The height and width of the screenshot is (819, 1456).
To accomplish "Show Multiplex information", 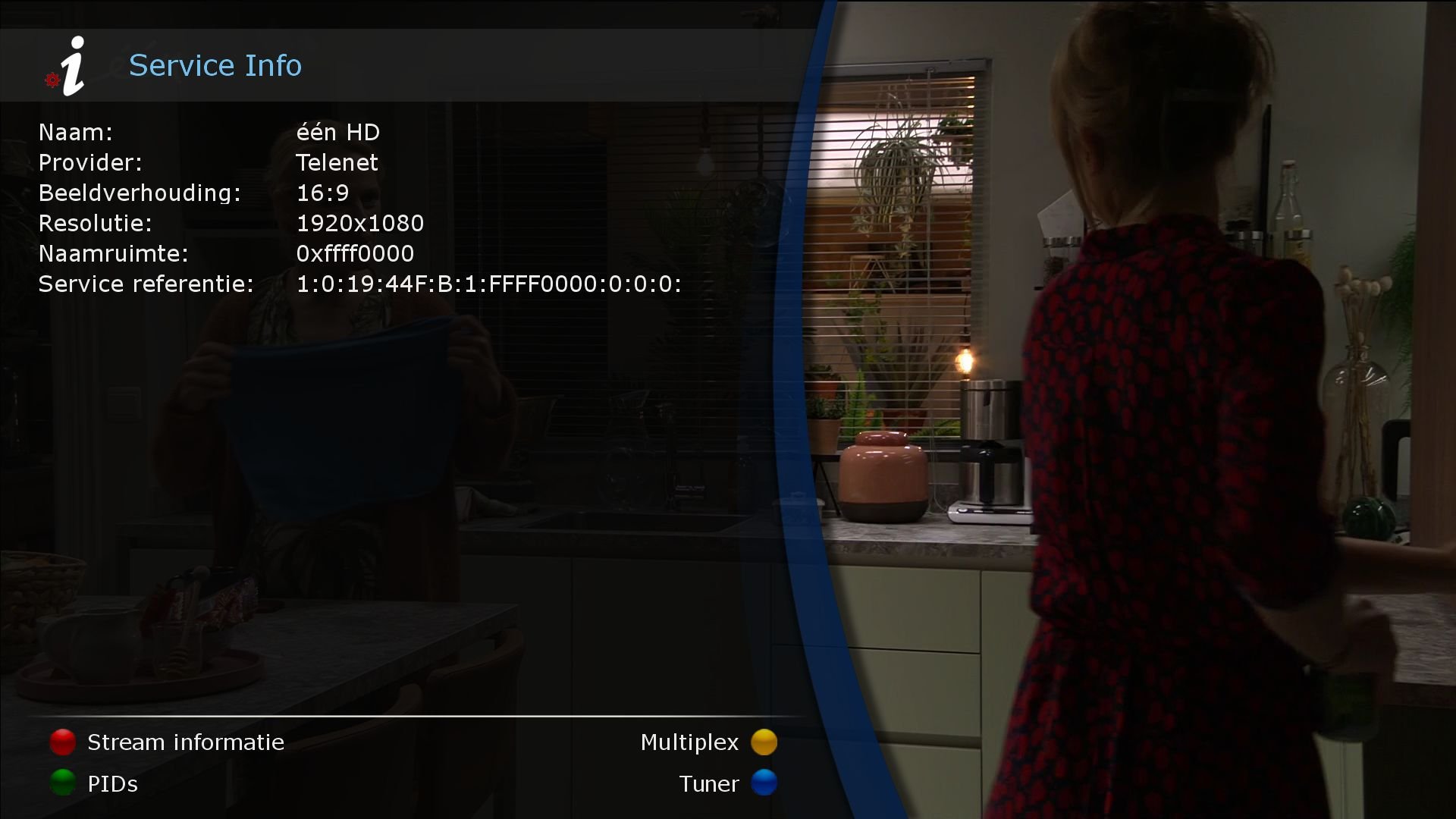I will [689, 742].
